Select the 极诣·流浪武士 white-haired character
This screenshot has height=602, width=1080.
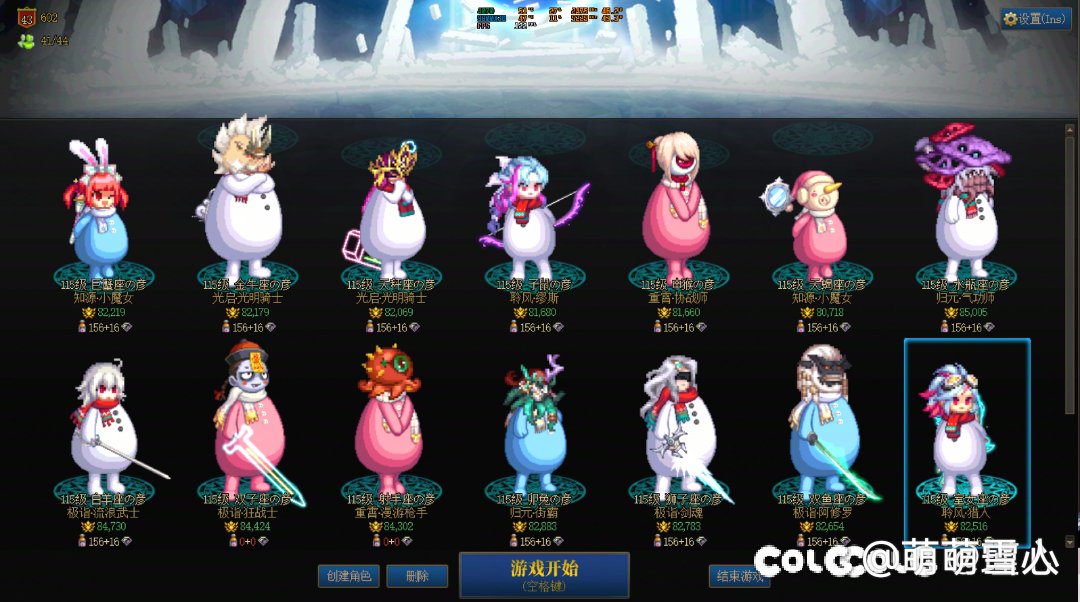click(x=99, y=430)
